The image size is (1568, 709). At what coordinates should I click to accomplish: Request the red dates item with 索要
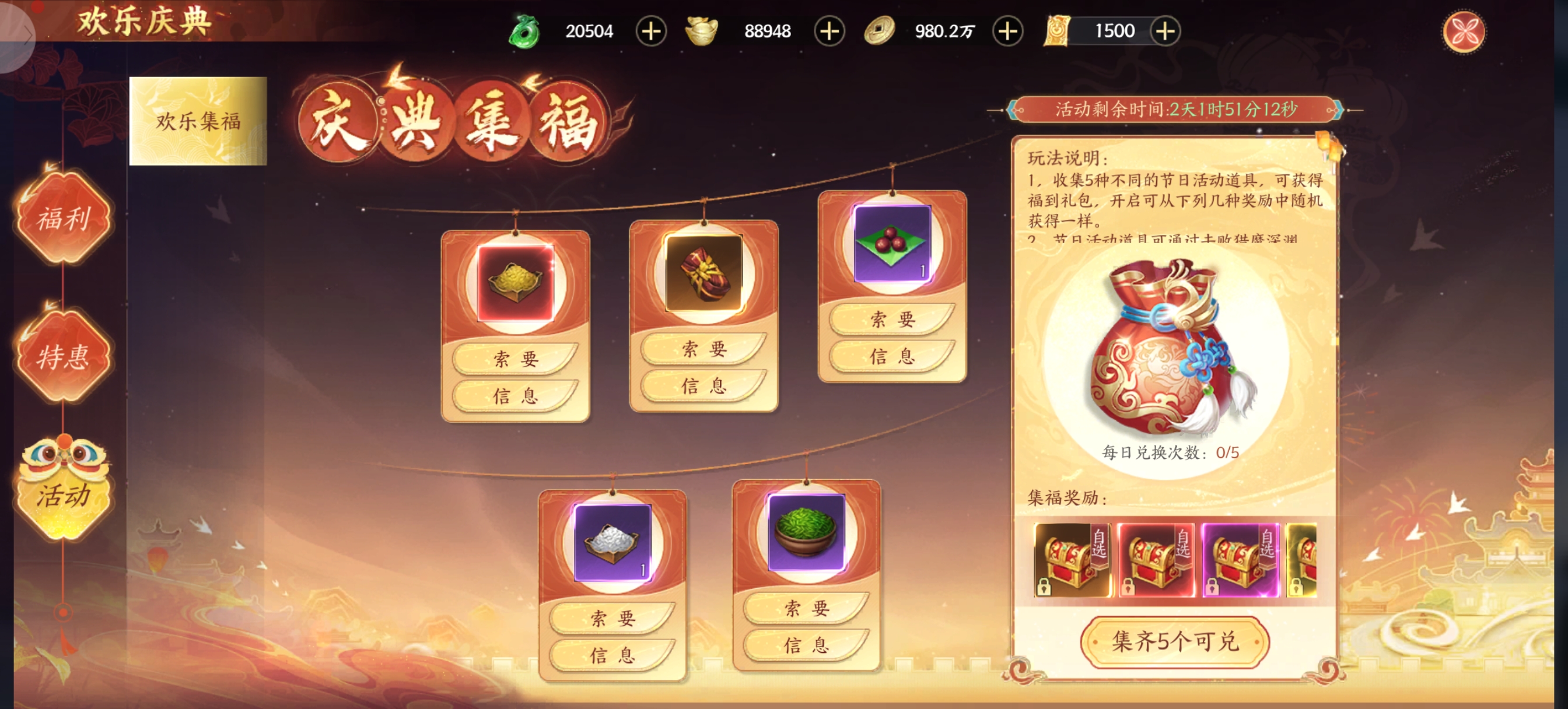(892, 318)
